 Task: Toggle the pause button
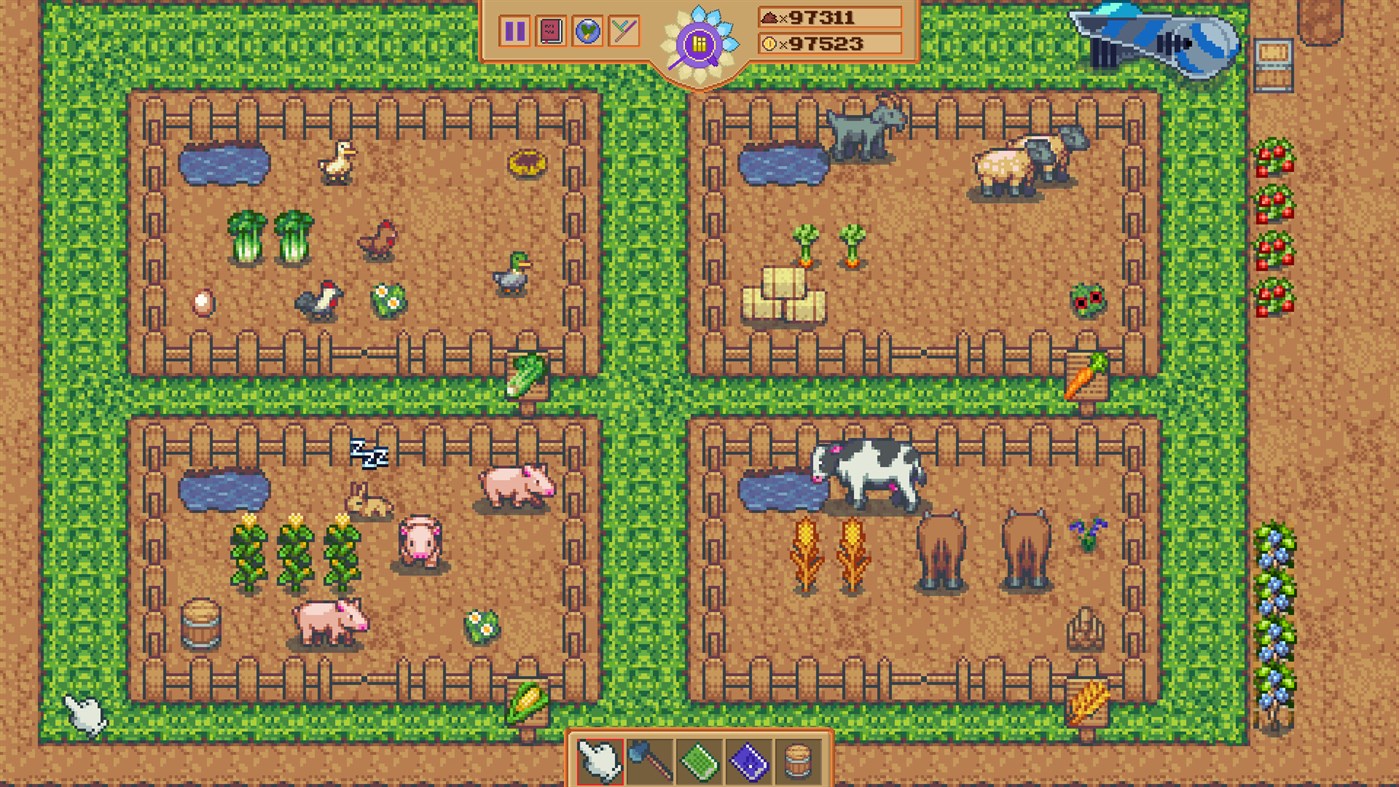[514, 31]
